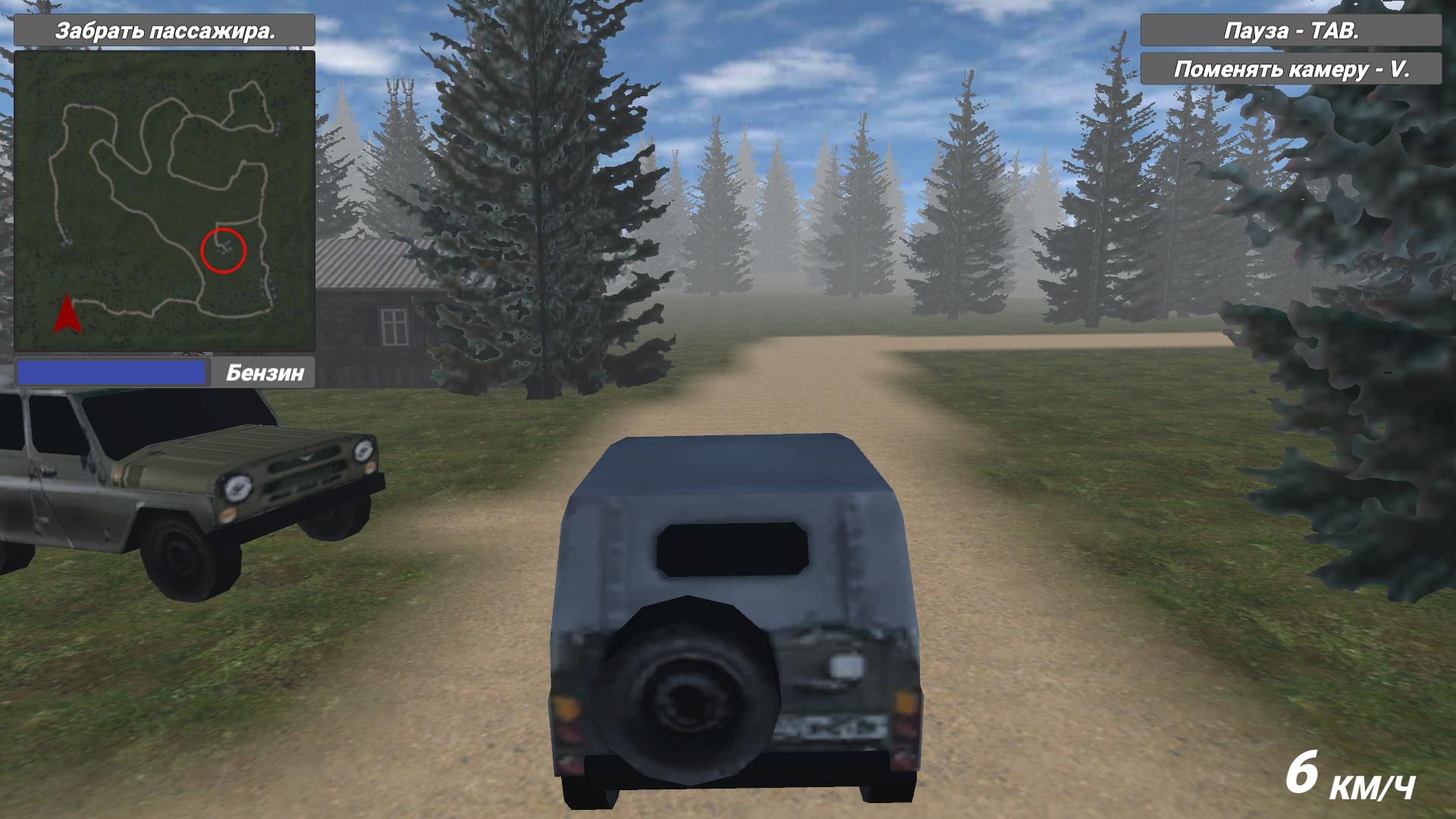Expand the minimap panel
Viewport: 1456px width, 819px height.
click(x=163, y=201)
